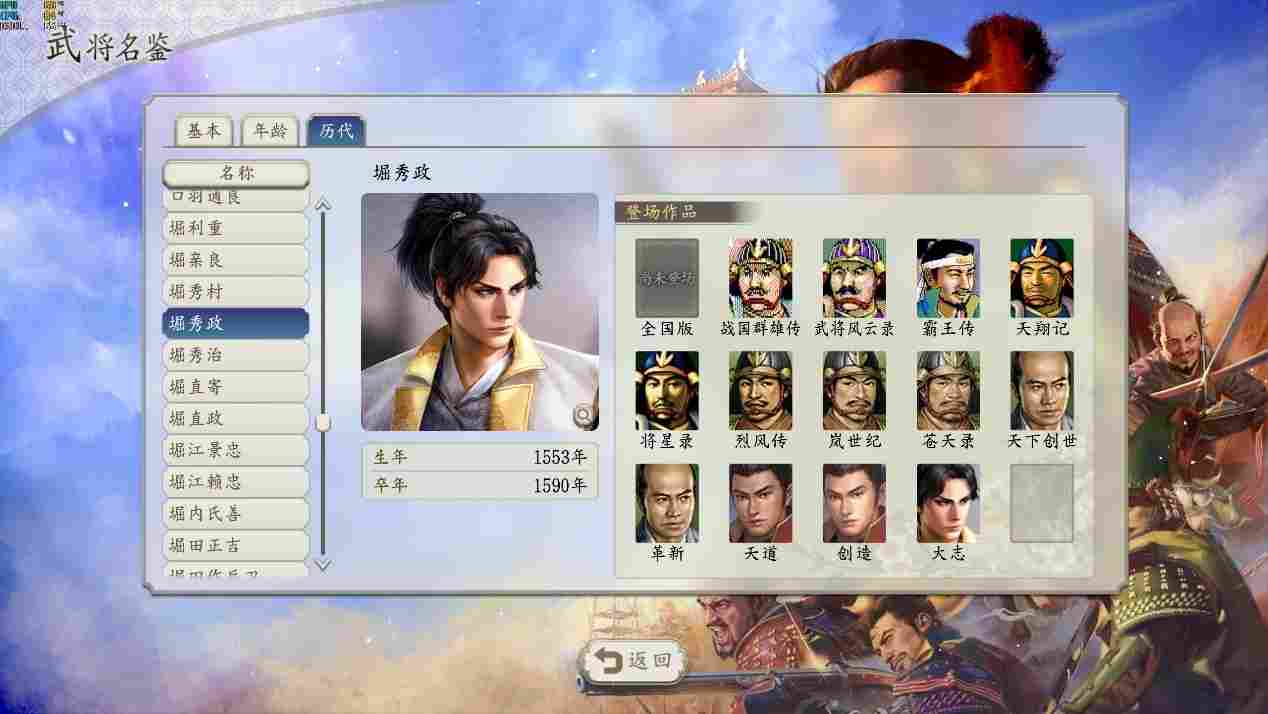
Task: Enlarge the portrait with the magnifier icon
Action: 582,414
